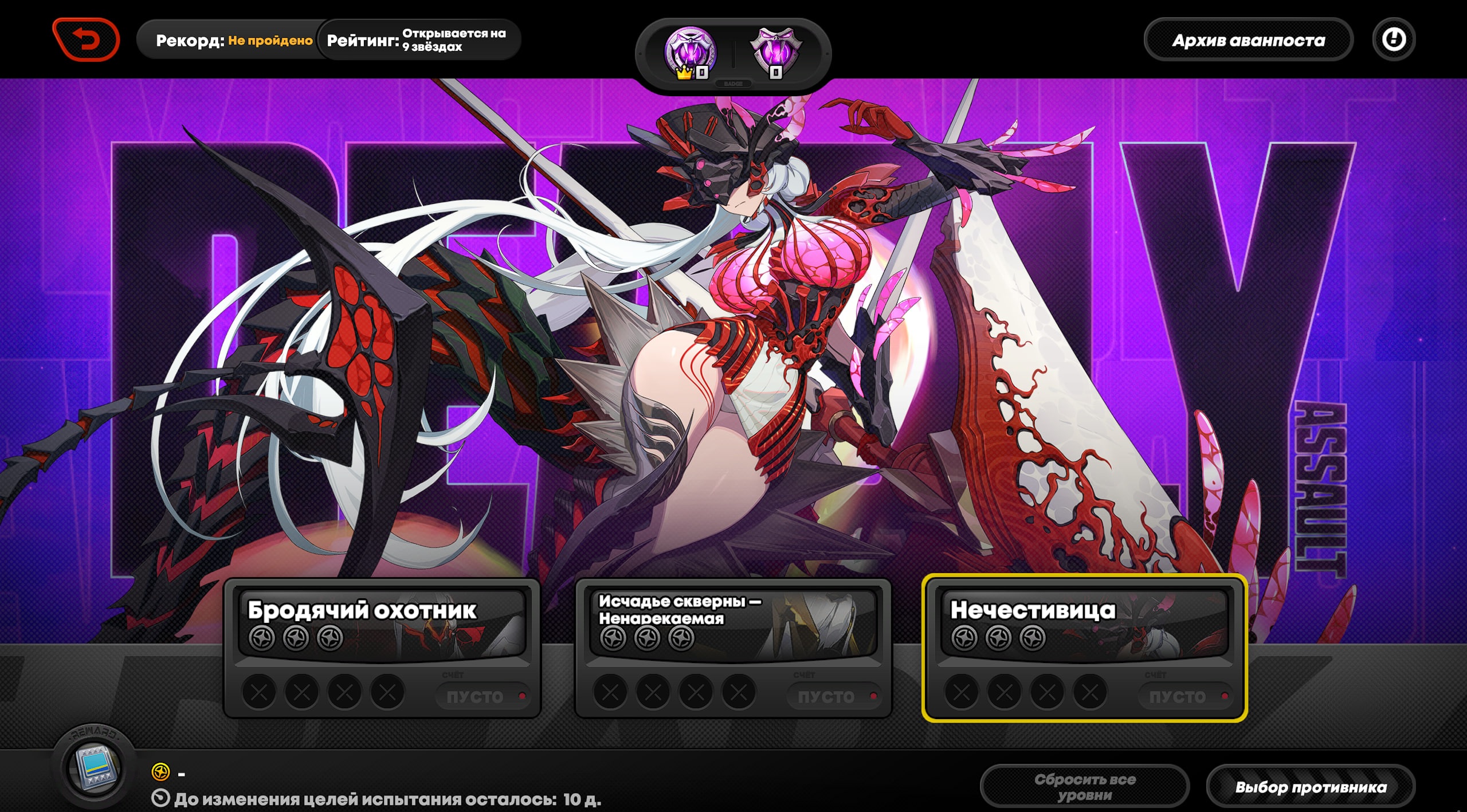
Task: Go back with the red return arrow
Action: pos(86,40)
